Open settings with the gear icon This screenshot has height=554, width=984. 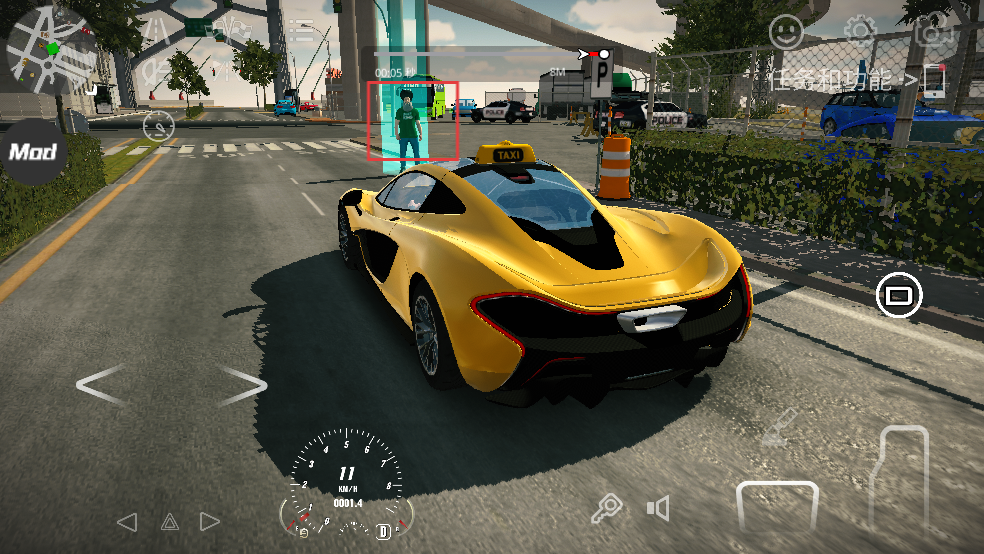(x=859, y=31)
